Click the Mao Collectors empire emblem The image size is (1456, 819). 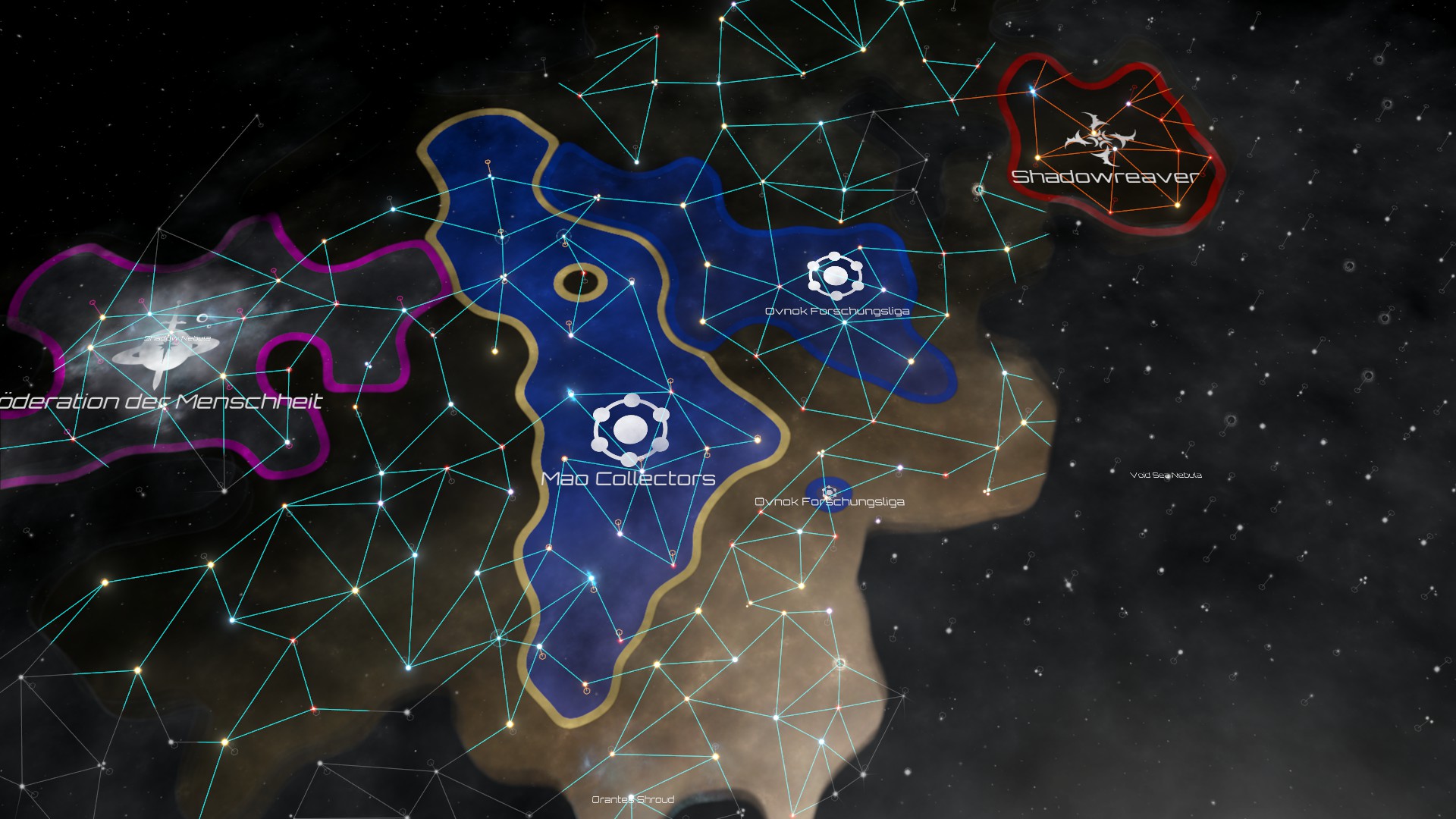630,430
